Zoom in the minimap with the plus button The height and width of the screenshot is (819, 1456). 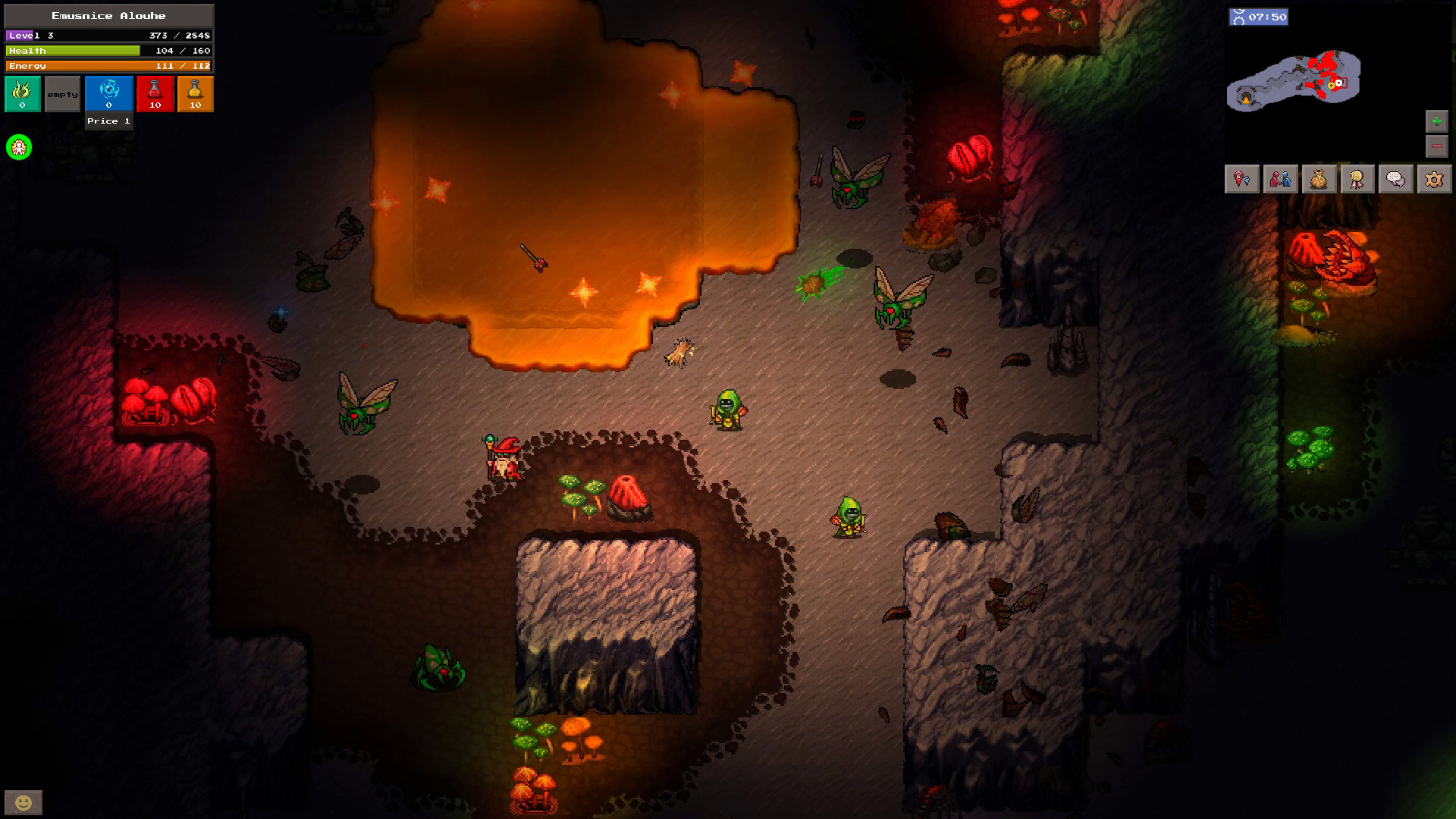1437,120
